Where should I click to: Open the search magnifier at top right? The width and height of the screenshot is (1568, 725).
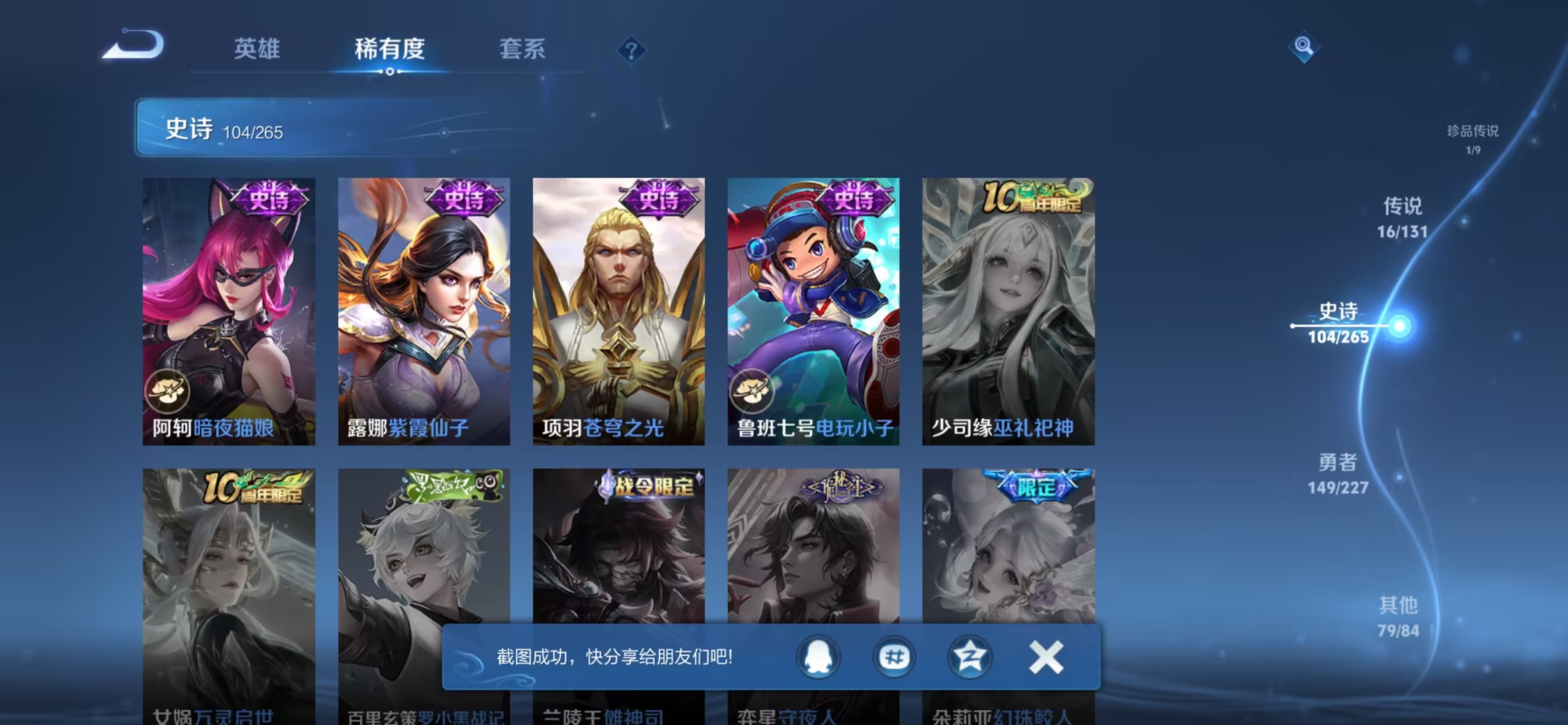(1304, 47)
